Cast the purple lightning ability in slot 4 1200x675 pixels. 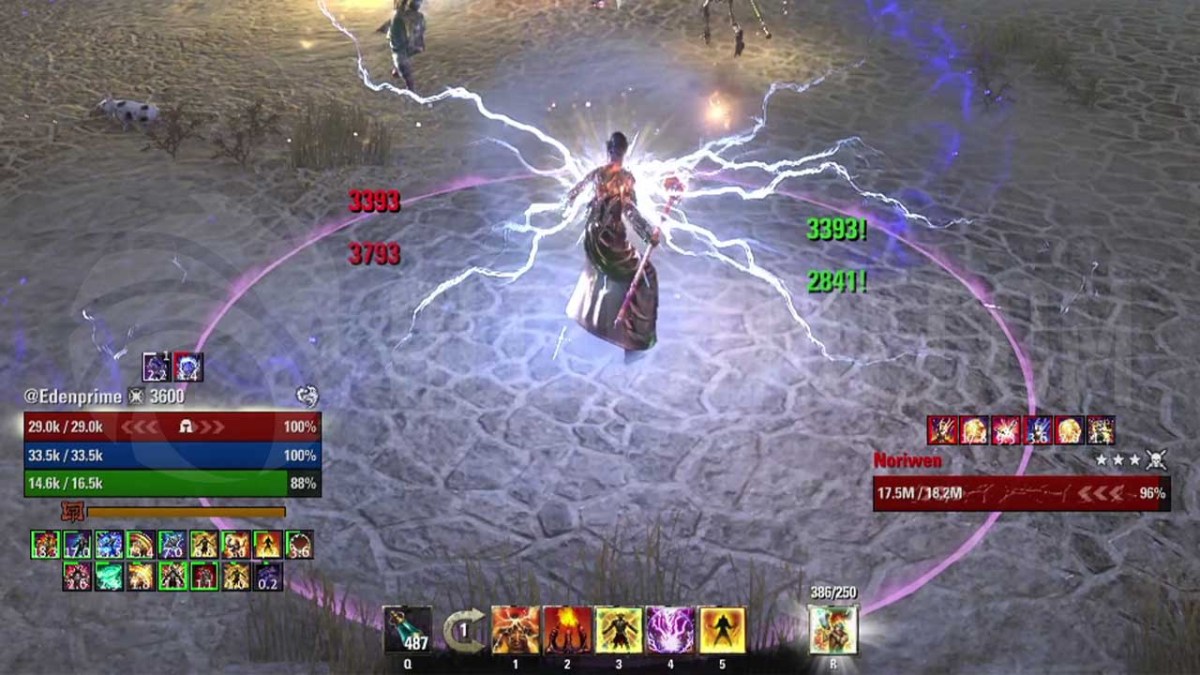coord(671,630)
